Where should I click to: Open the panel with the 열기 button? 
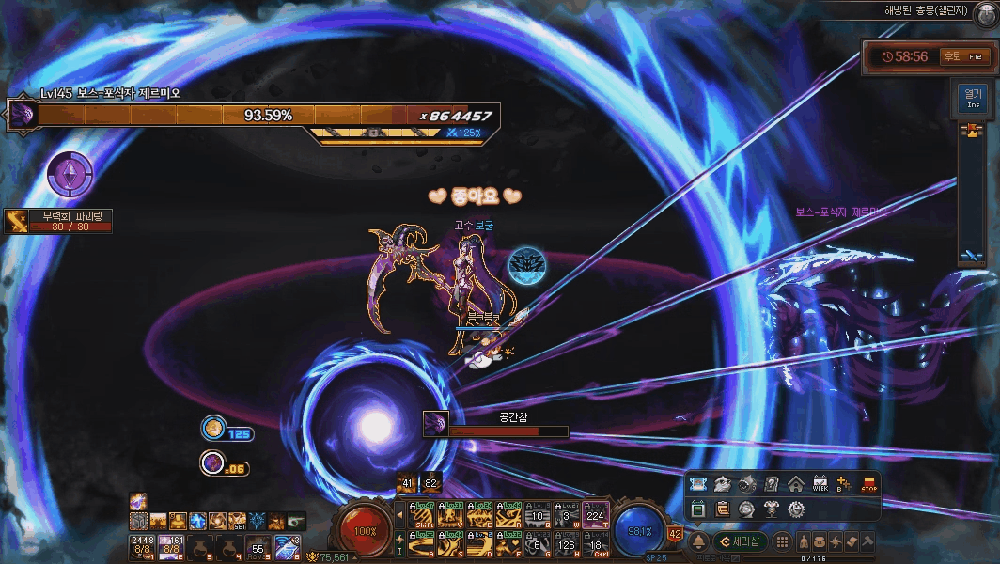click(x=971, y=97)
